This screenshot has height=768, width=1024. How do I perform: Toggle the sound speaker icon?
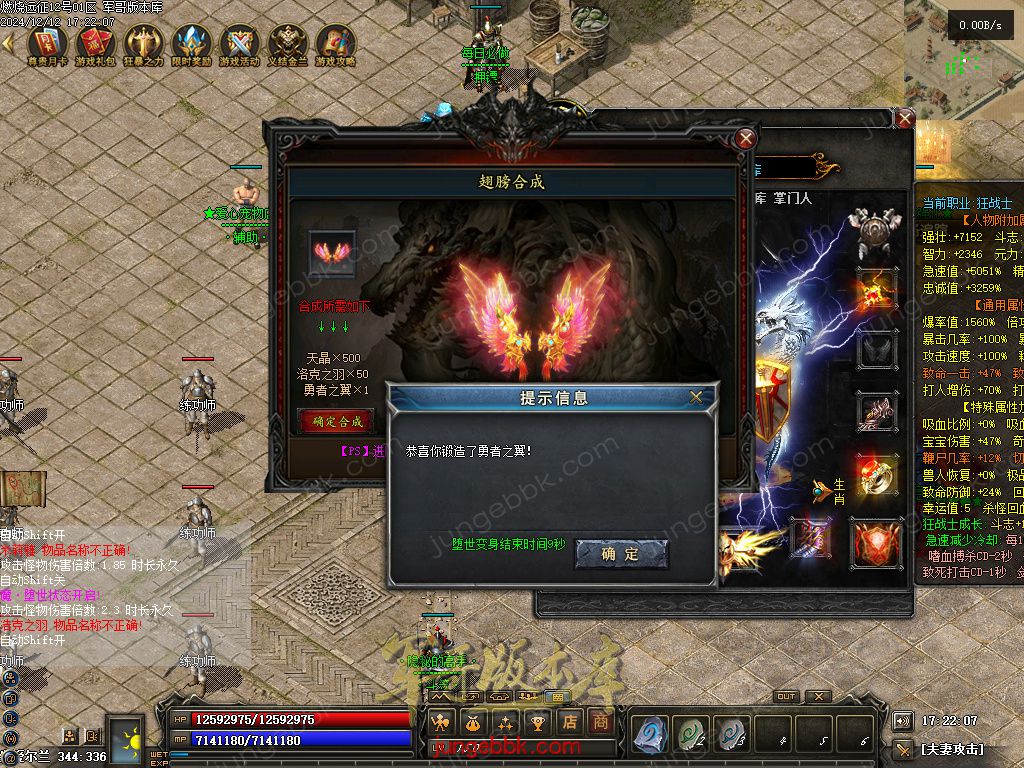point(902,721)
